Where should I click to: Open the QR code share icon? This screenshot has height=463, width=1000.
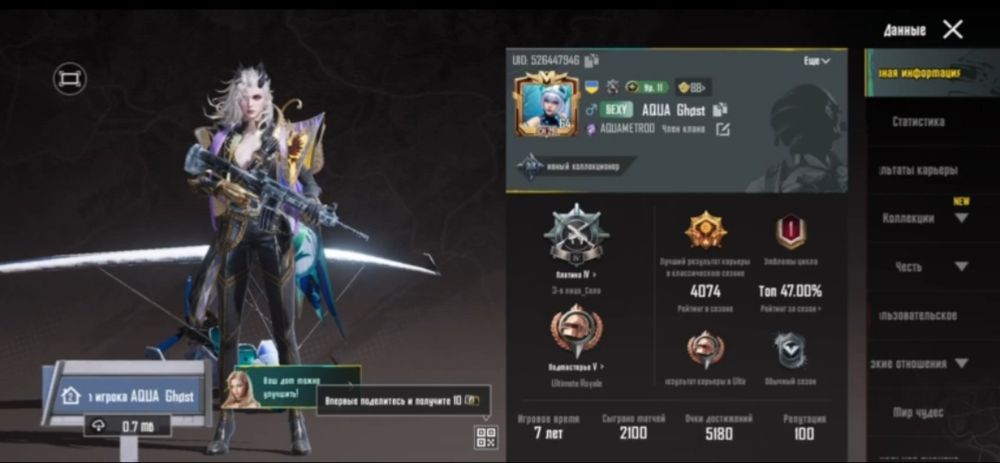click(486, 435)
